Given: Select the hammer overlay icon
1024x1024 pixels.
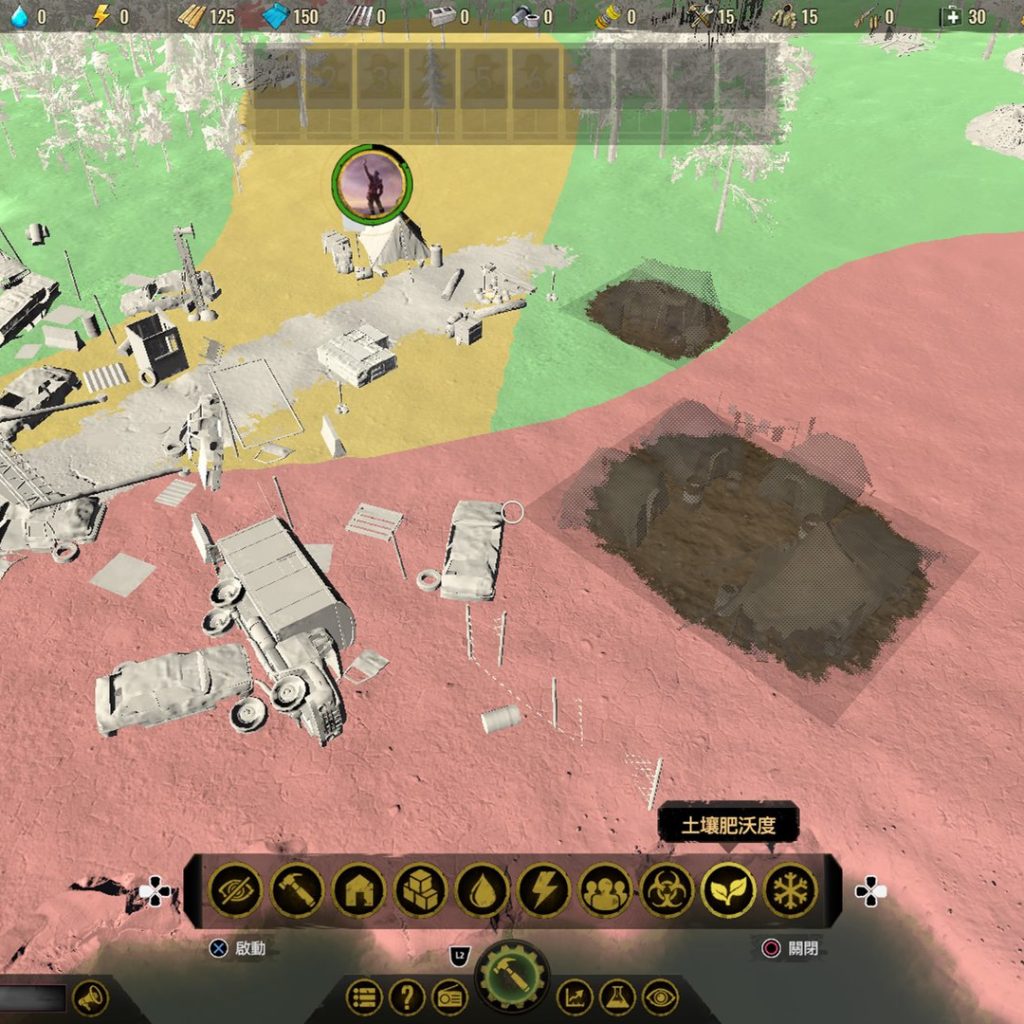Looking at the screenshot, I should [x=297, y=890].
